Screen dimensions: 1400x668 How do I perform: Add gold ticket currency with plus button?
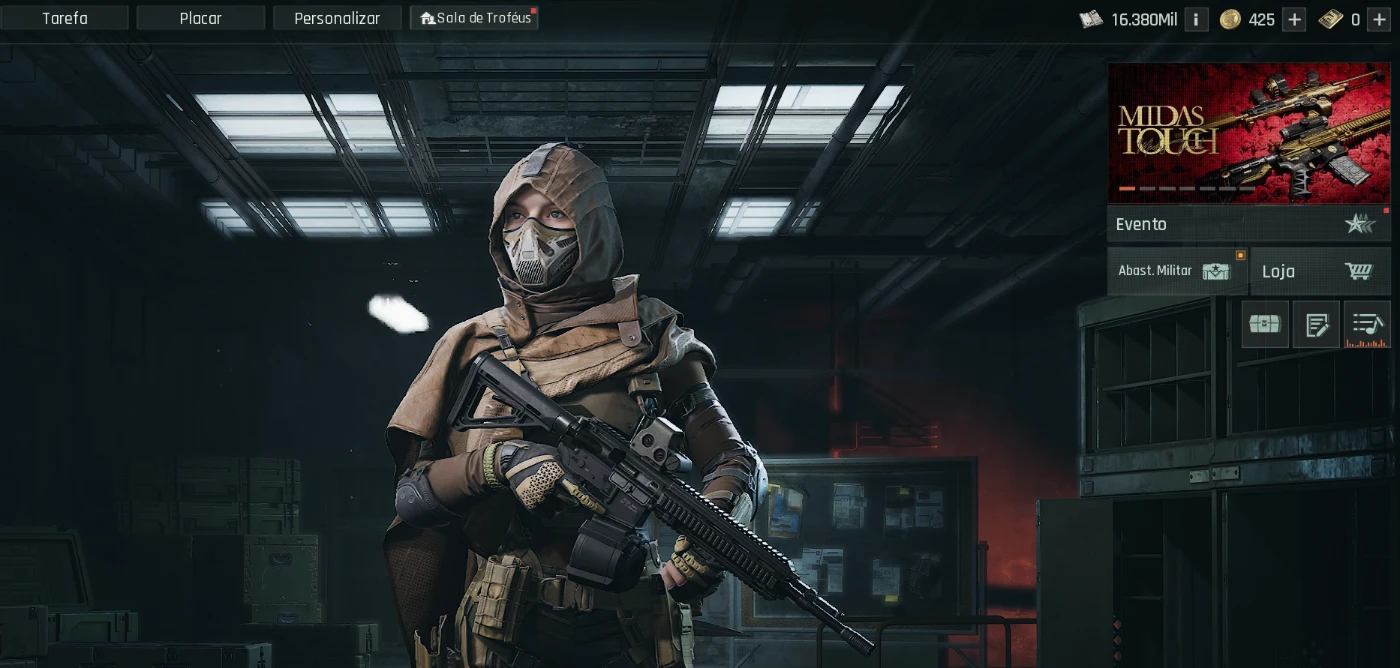1379,19
